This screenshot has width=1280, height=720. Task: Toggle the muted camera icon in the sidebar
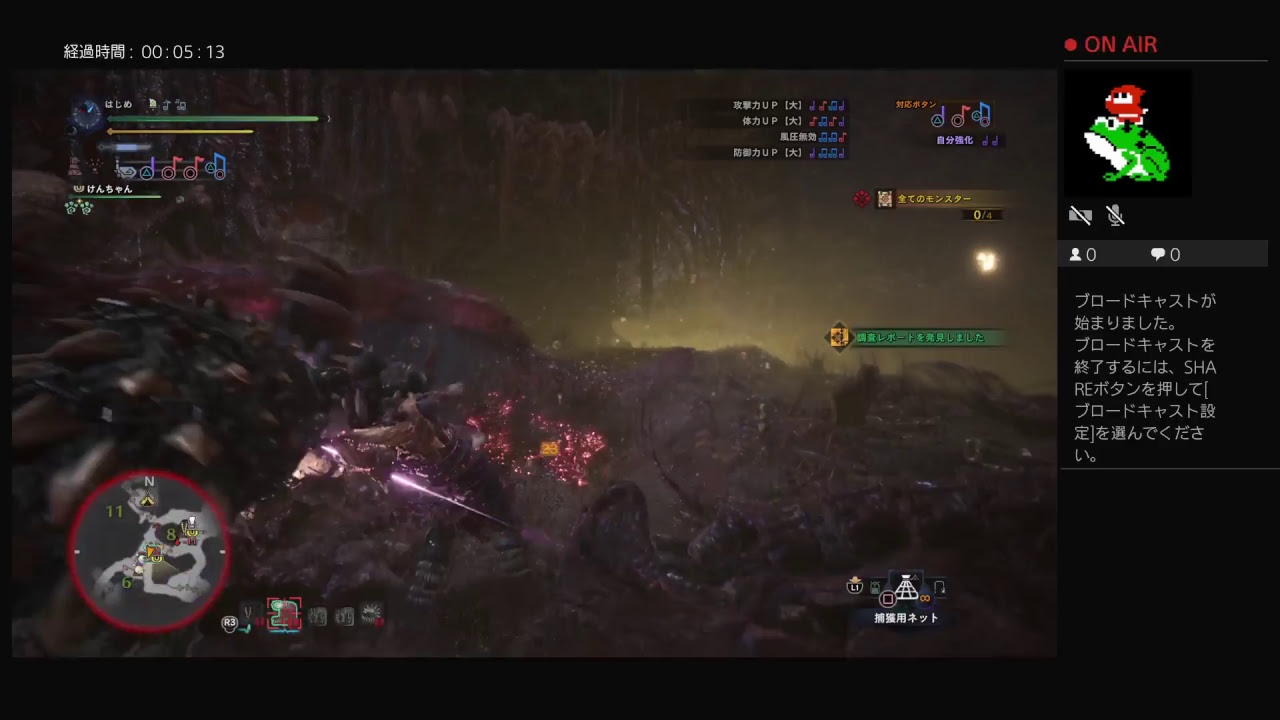click(x=1080, y=215)
